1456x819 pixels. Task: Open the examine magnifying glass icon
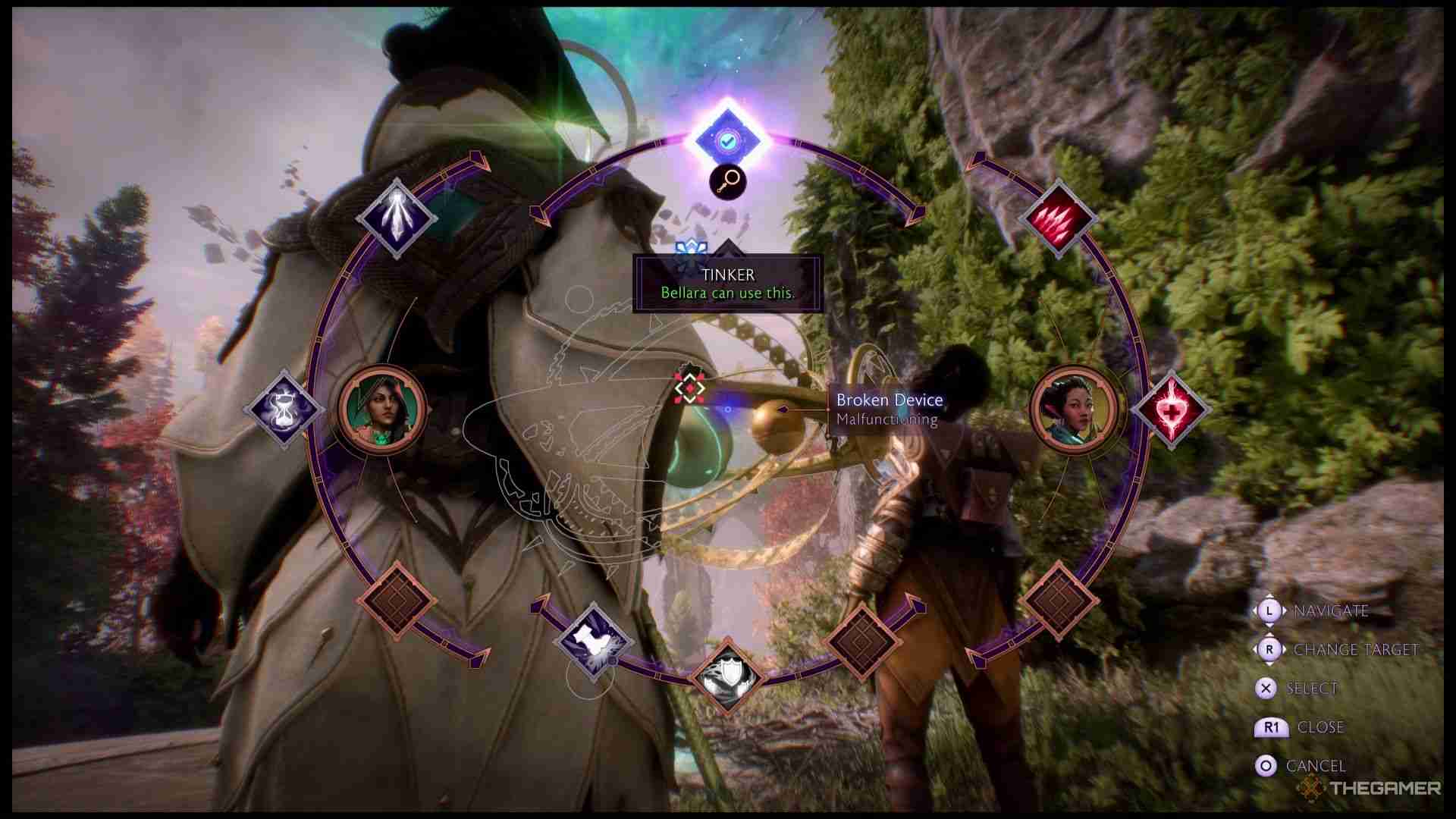point(726,182)
